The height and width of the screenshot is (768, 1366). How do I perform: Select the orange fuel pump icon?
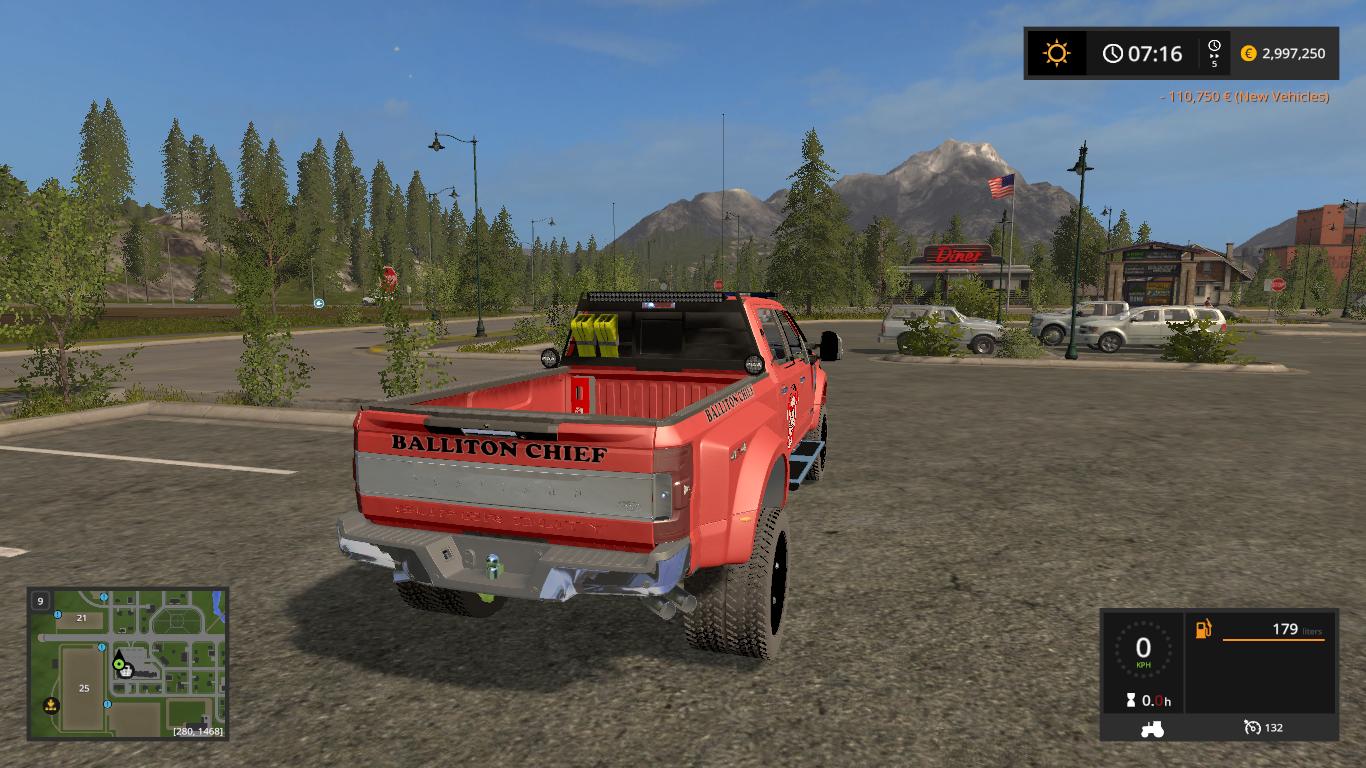point(1203,629)
